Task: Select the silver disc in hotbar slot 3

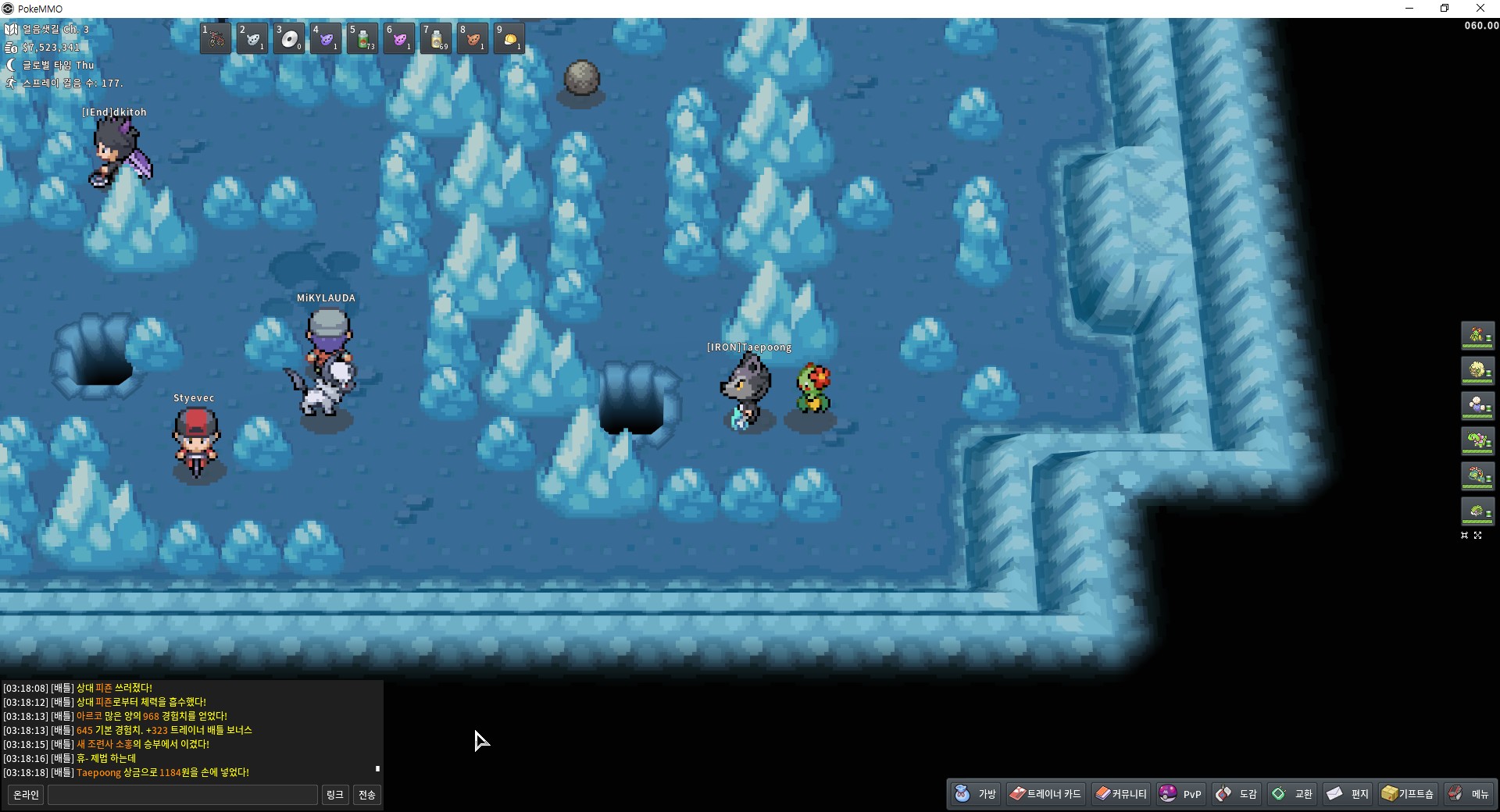Action: point(289,38)
